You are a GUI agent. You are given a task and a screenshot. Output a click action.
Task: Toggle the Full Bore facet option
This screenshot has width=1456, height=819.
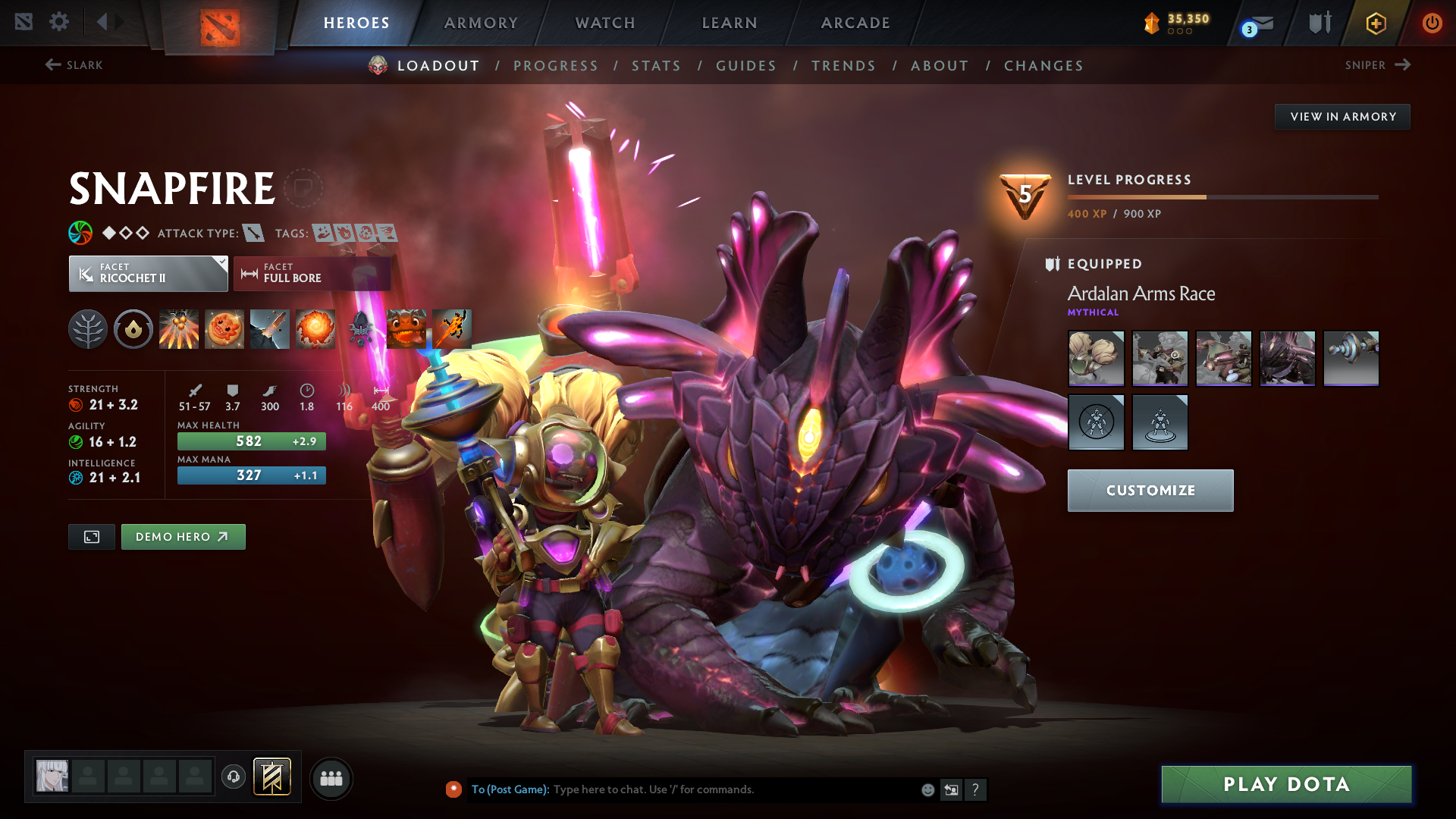312,274
